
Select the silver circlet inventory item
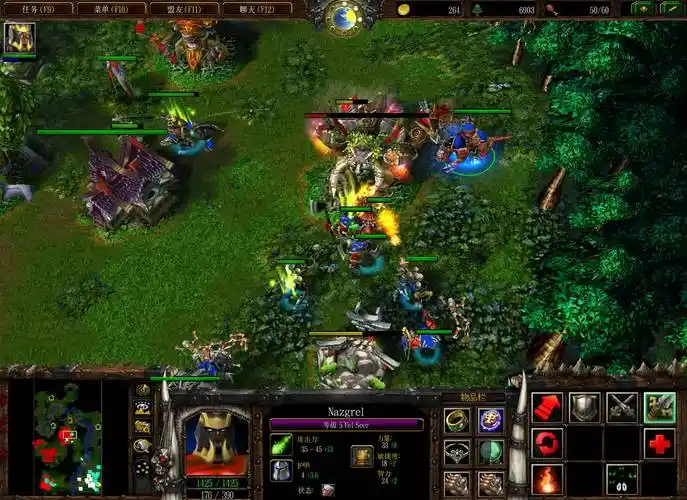(x=457, y=452)
